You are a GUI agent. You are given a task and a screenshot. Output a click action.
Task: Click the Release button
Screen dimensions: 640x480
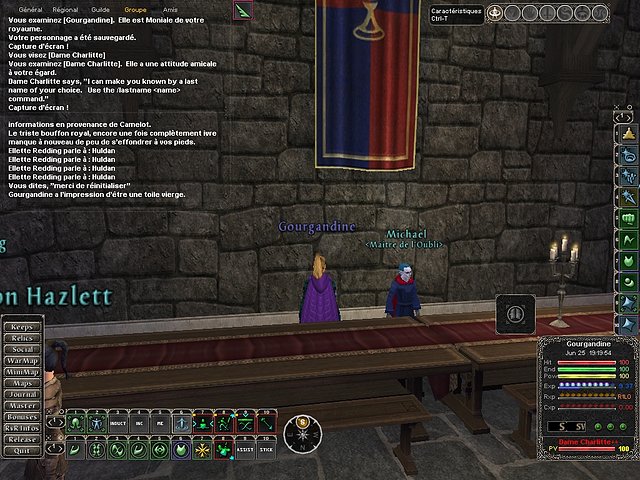pos(22,438)
